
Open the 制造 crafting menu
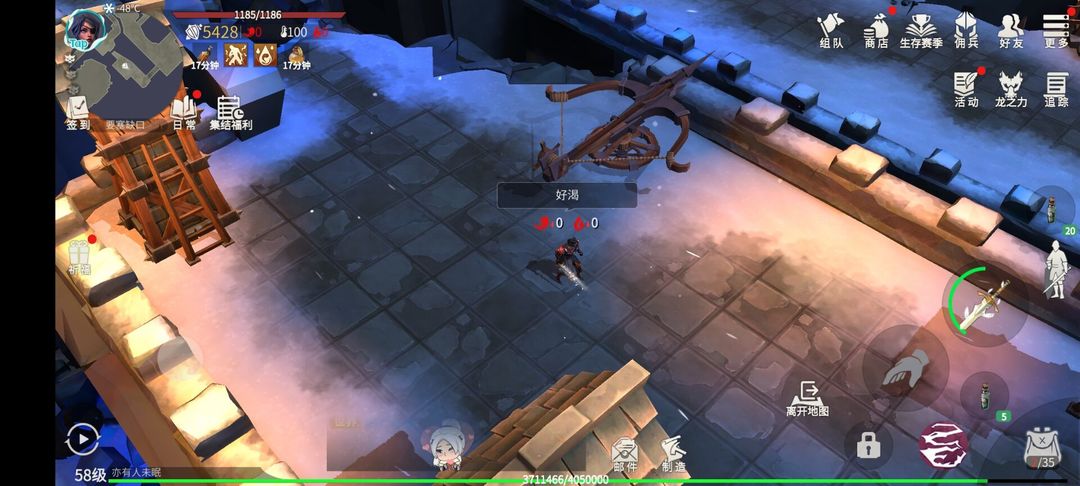point(673,455)
